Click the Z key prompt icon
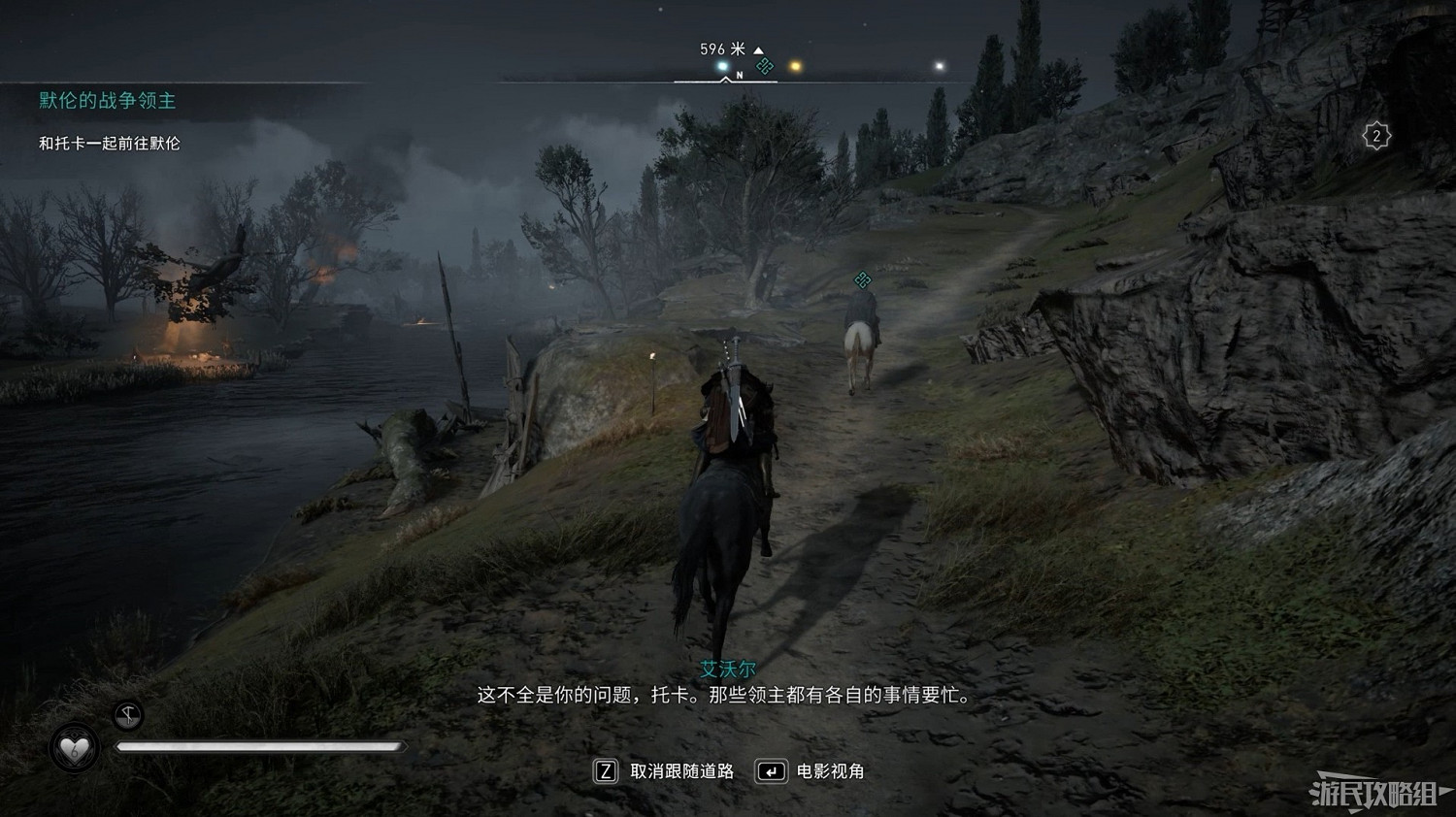 (605, 771)
